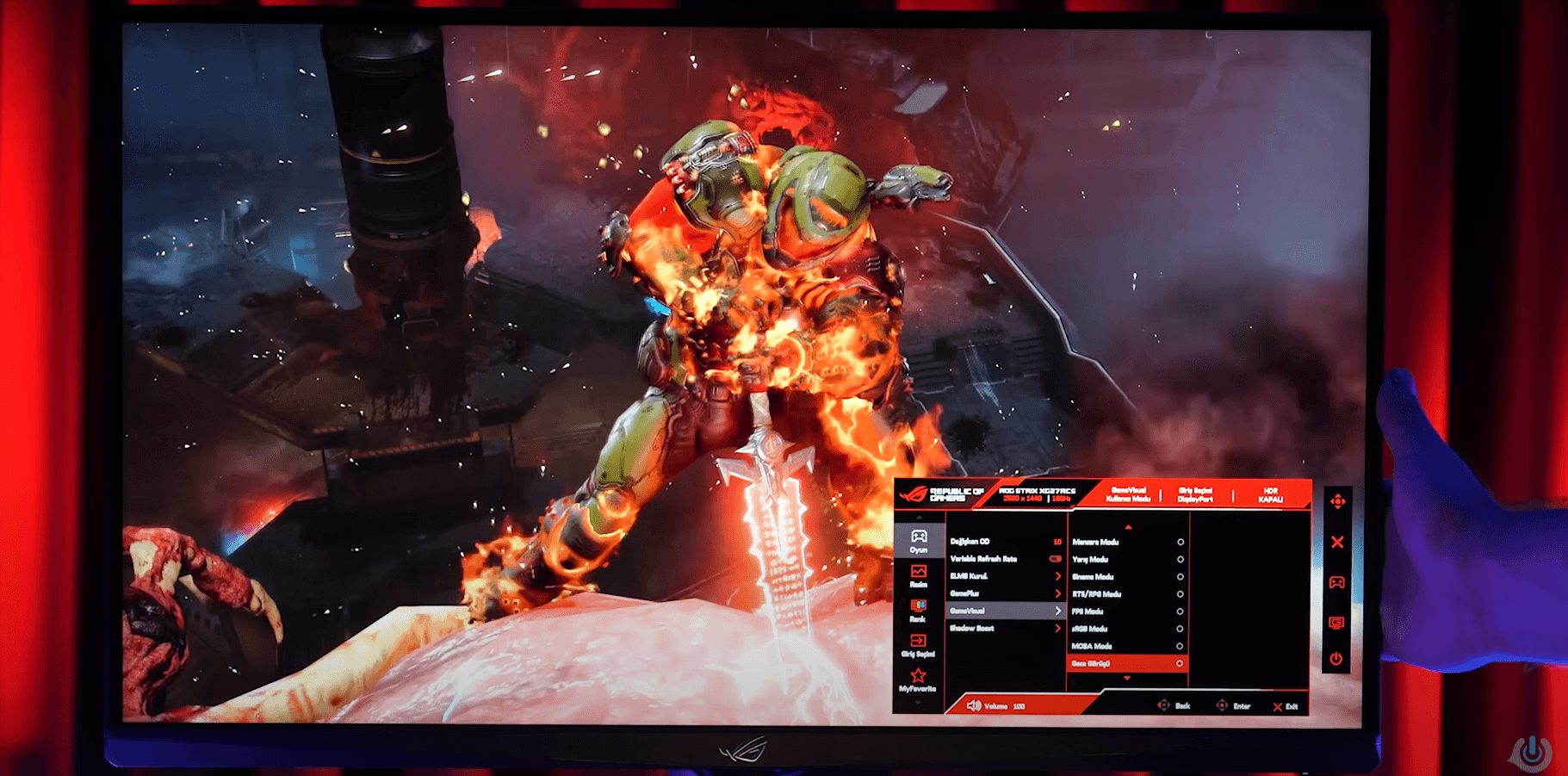
Task: Select MOBA Mode preset
Action: click(1127, 646)
